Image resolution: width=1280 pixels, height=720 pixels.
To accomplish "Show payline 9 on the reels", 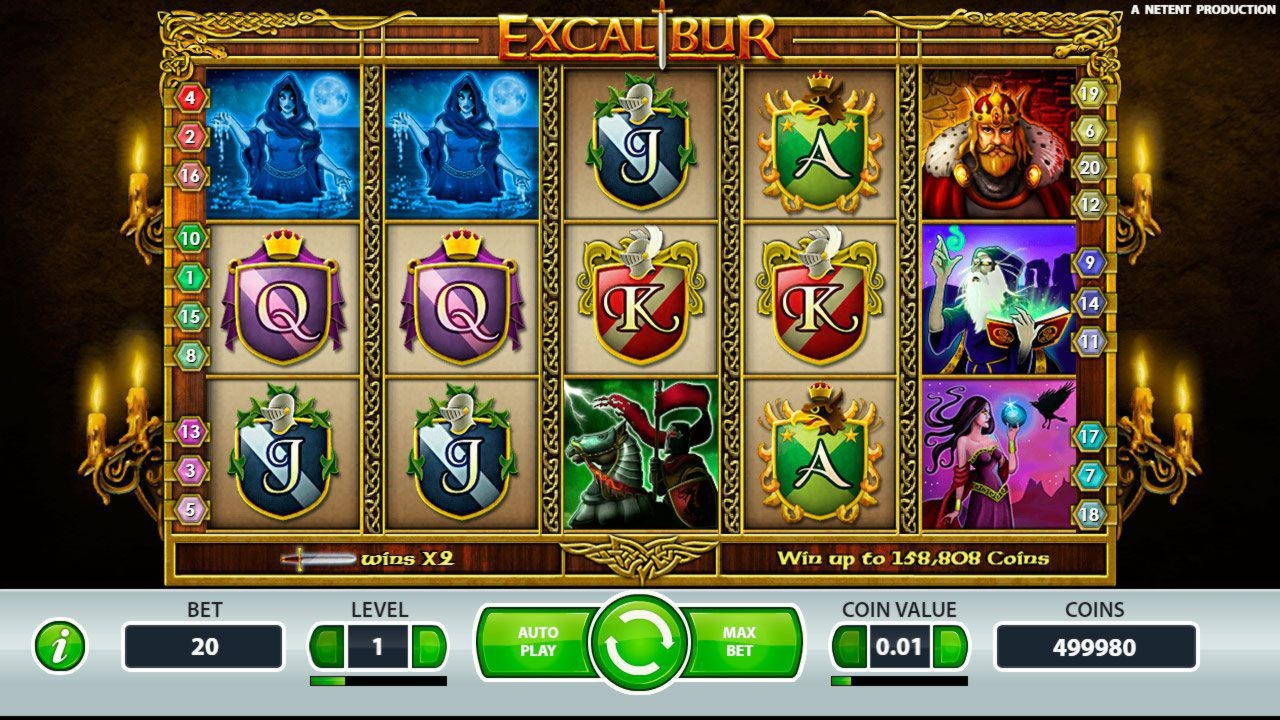I will click(1090, 263).
